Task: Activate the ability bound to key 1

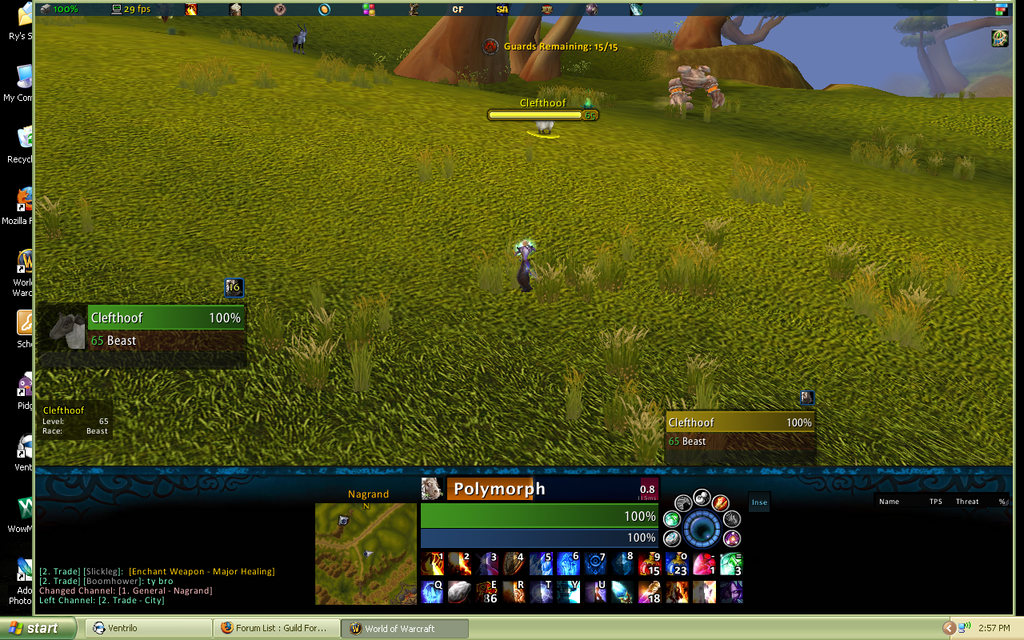Action: point(432,564)
